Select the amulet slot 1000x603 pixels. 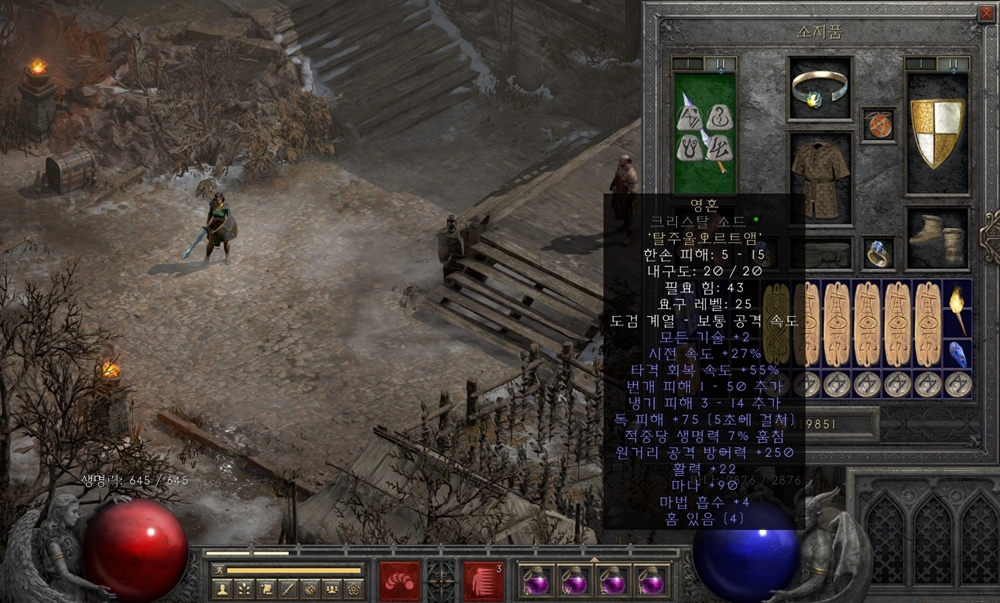878,125
